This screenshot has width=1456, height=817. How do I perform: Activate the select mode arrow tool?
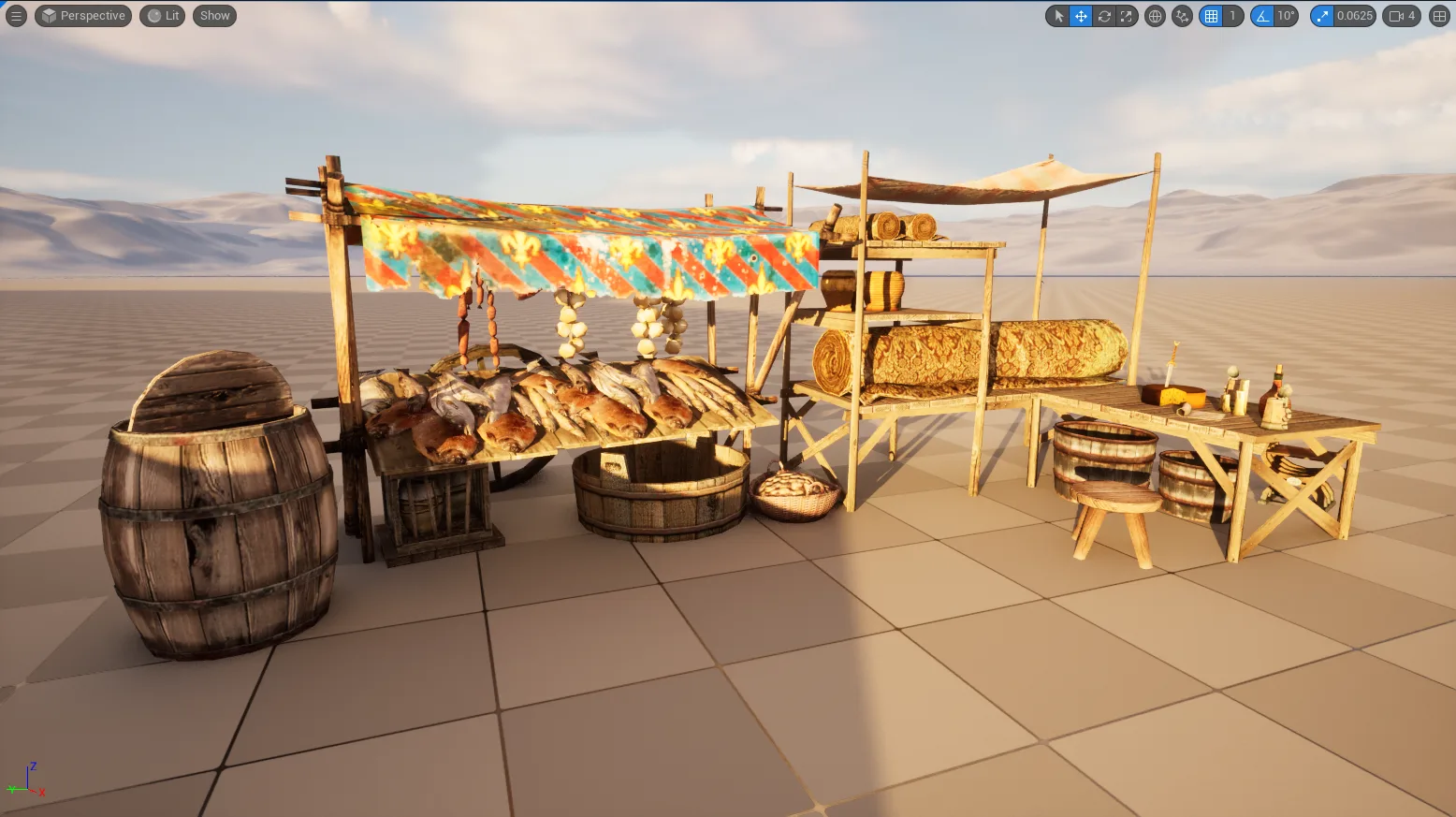pyautogui.click(x=1058, y=16)
